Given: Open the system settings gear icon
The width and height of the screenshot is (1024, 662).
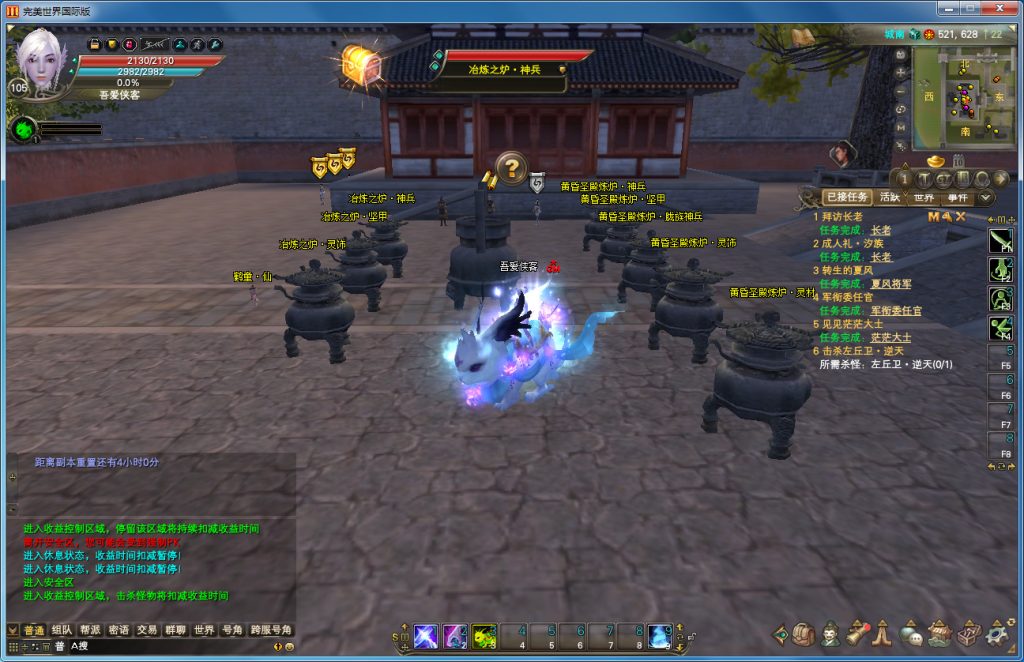Looking at the screenshot, I should pyautogui.click(x=996, y=634).
